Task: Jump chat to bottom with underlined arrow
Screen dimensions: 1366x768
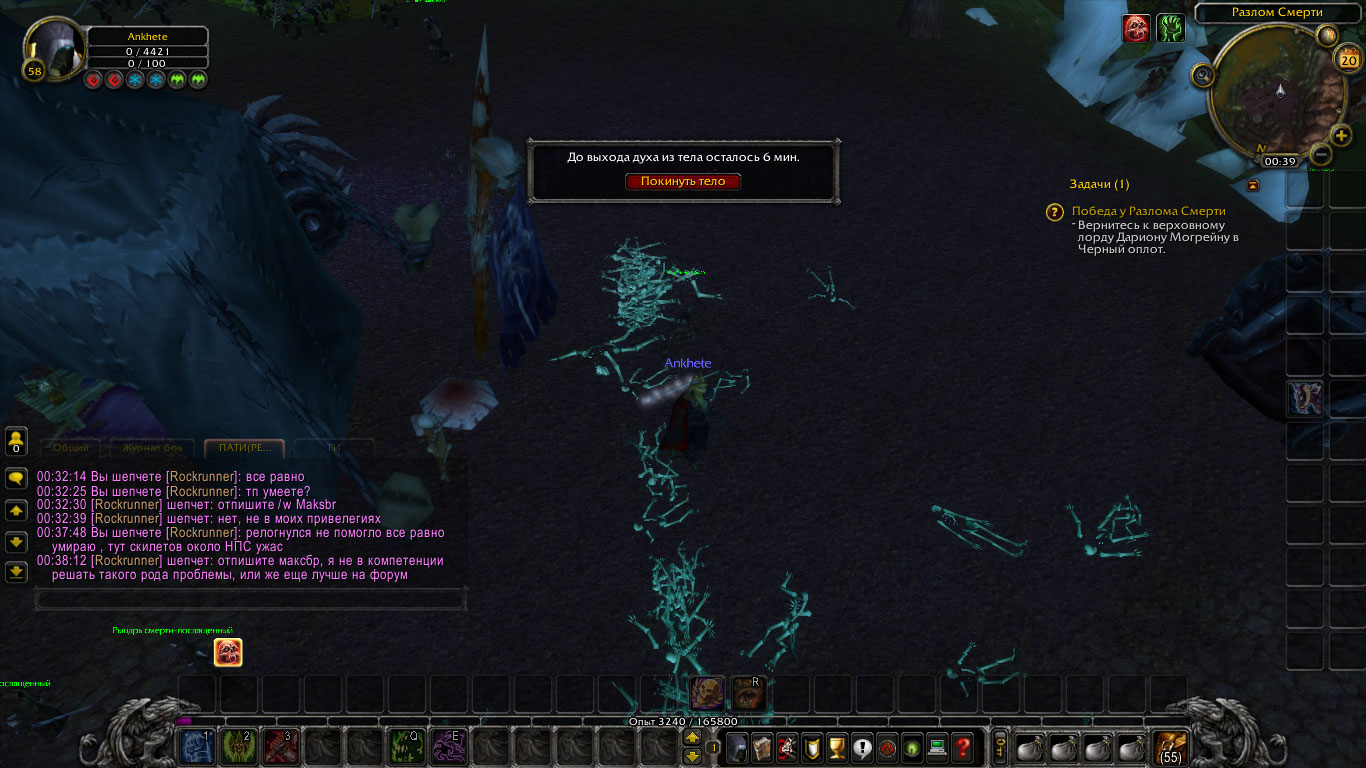Action: coord(16,572)
